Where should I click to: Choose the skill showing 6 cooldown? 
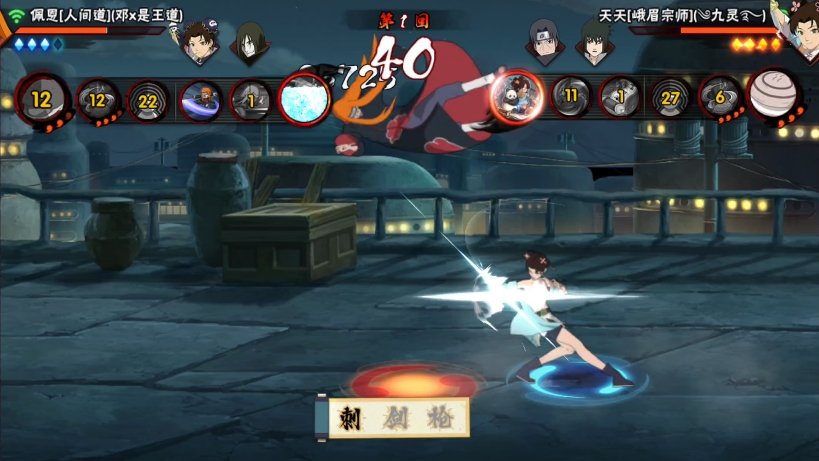click(719, 97)
